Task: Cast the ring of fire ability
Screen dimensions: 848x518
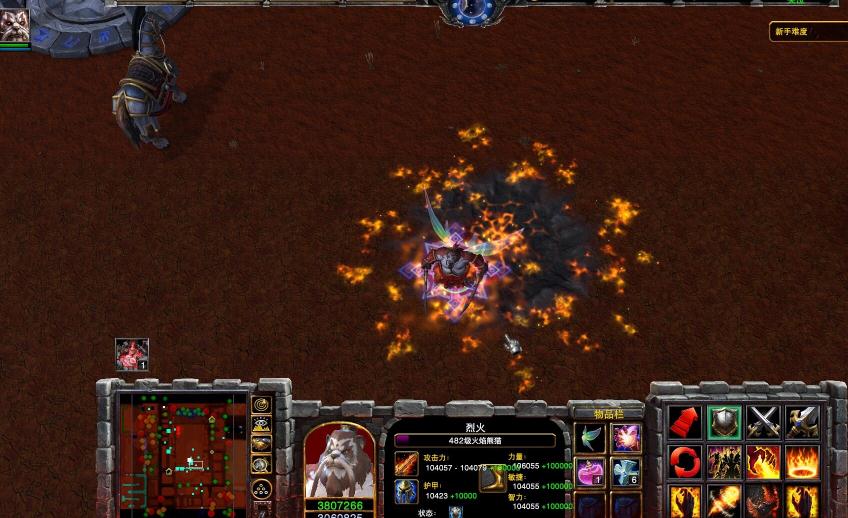Action: point(802,462)
